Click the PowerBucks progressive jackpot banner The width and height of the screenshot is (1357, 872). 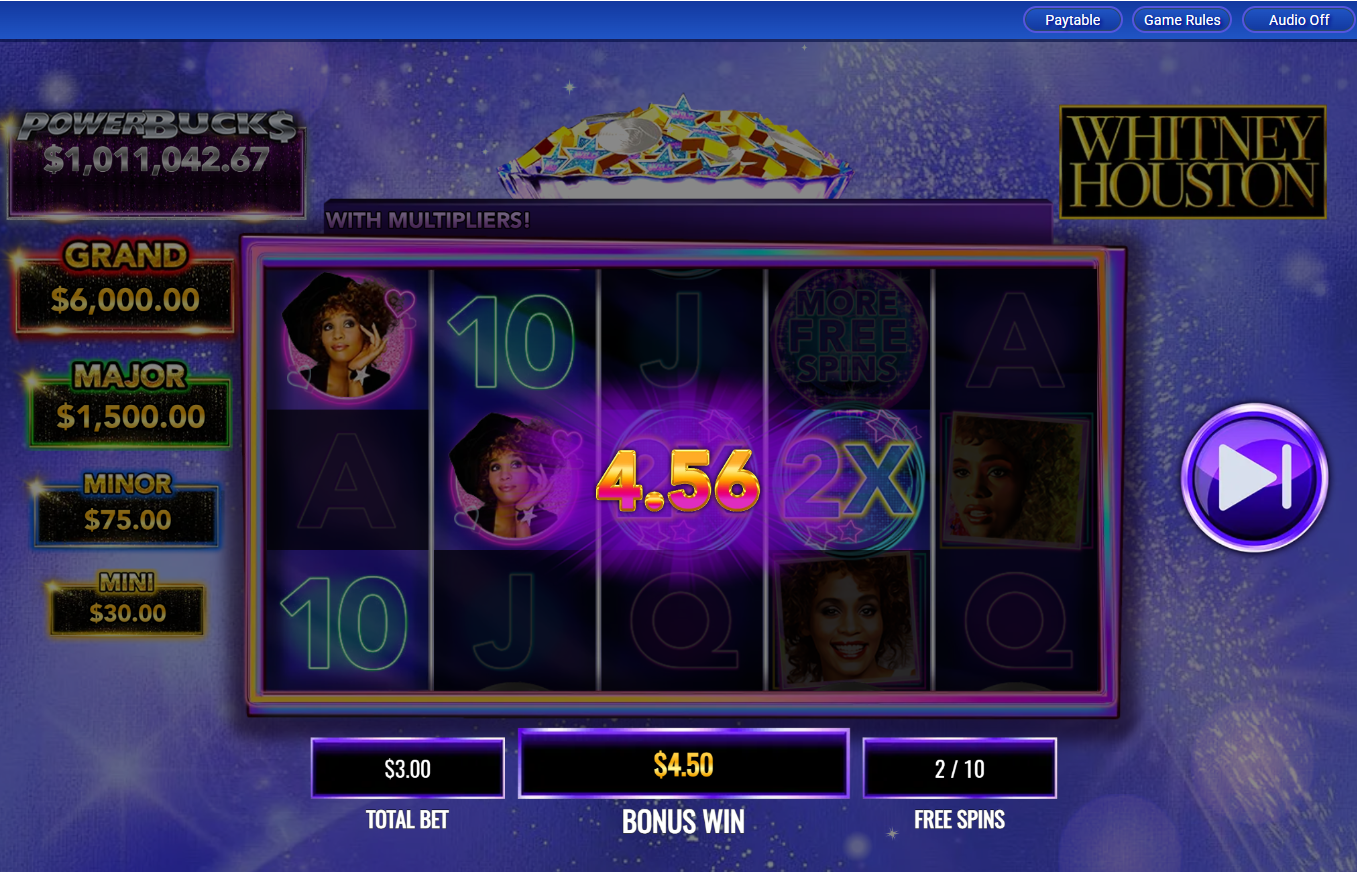pos(157,157)
